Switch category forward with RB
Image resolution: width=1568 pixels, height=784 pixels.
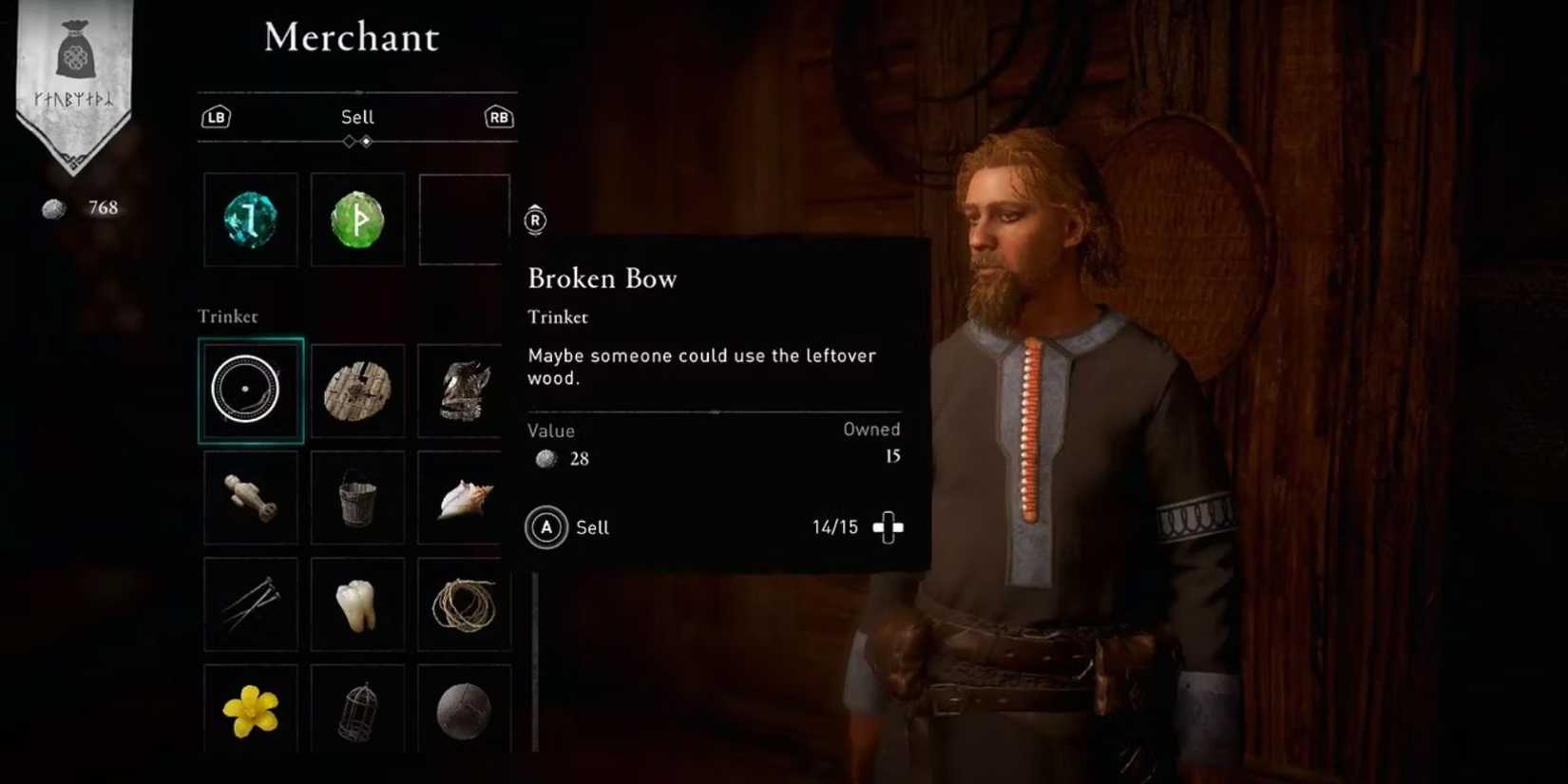498,117
